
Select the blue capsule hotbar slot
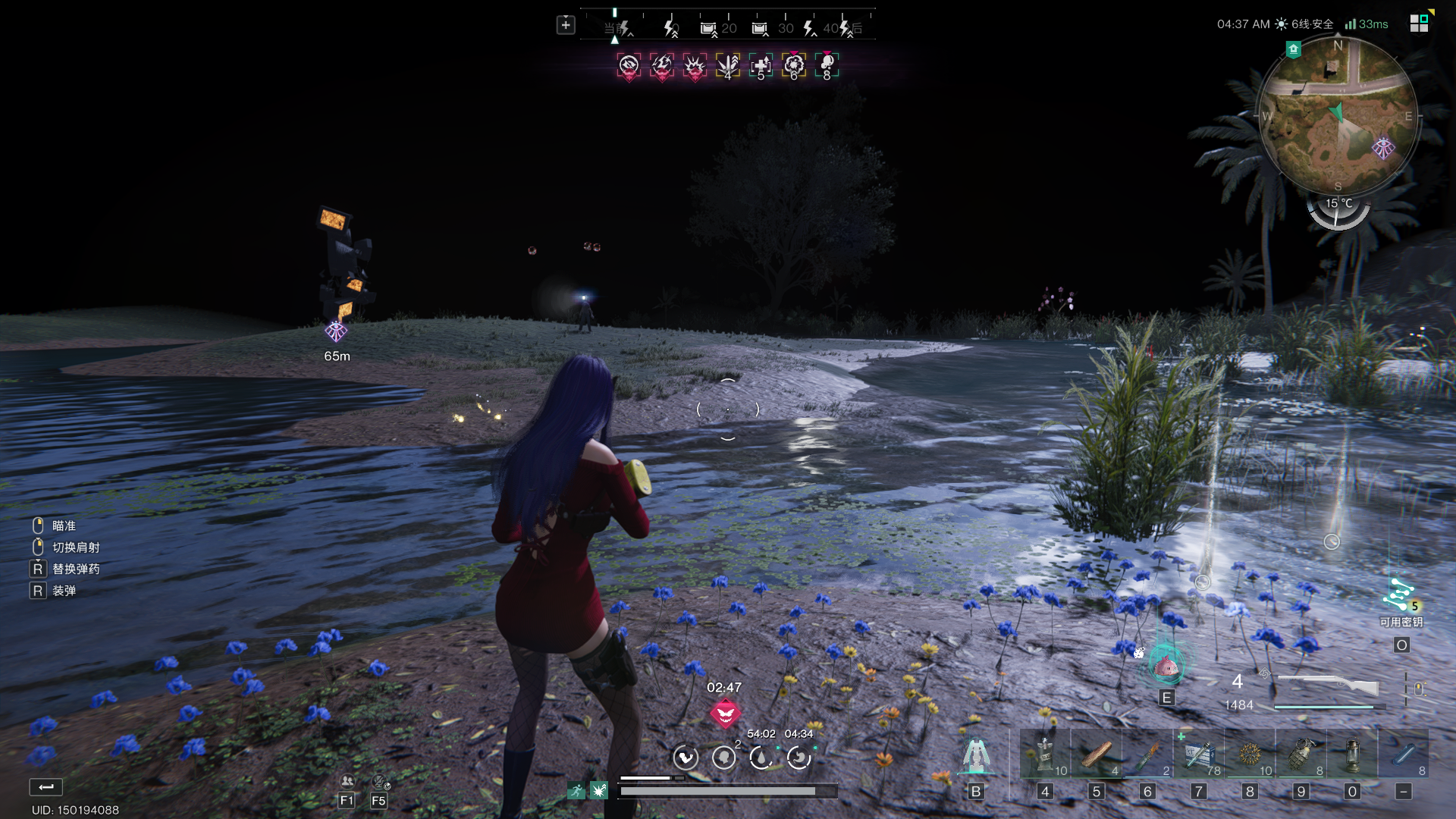point(1404,755)
